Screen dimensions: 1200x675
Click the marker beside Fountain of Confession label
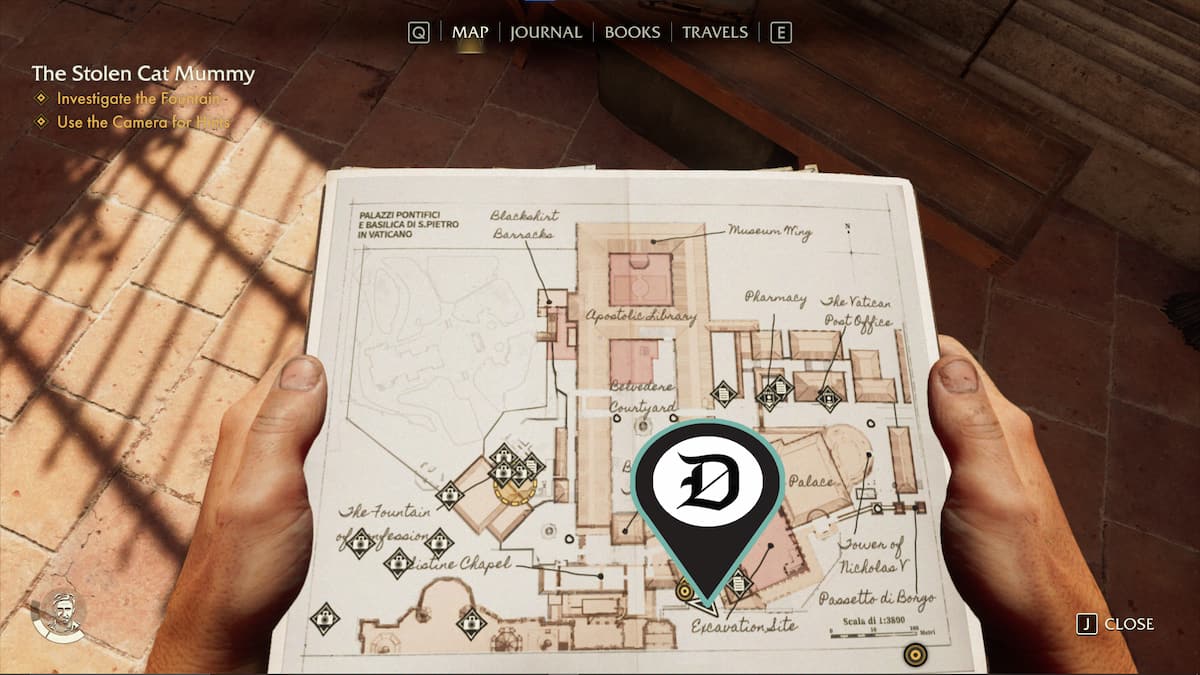[449, 494]
